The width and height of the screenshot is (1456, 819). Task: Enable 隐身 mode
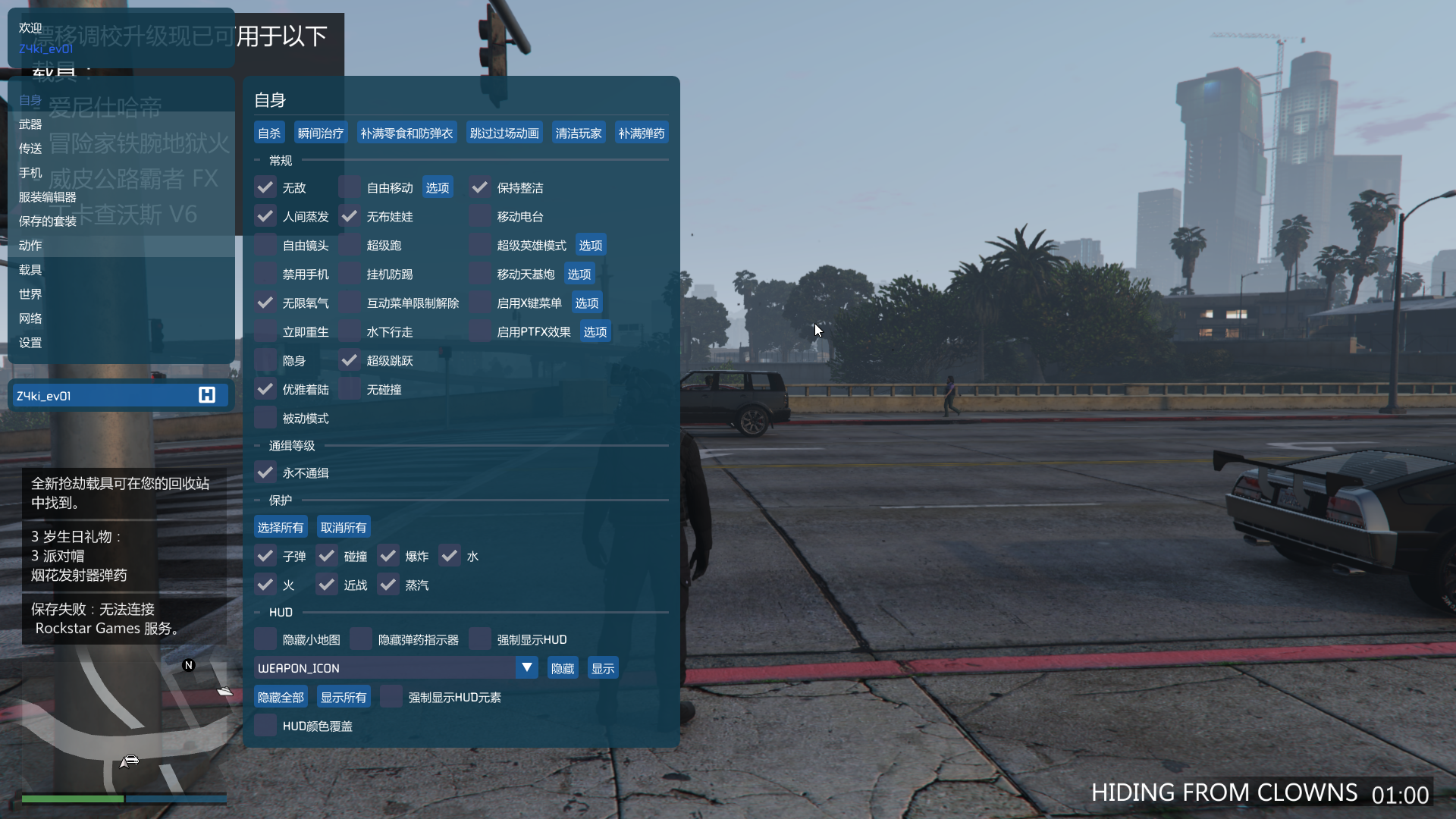[x=265, y=360]
